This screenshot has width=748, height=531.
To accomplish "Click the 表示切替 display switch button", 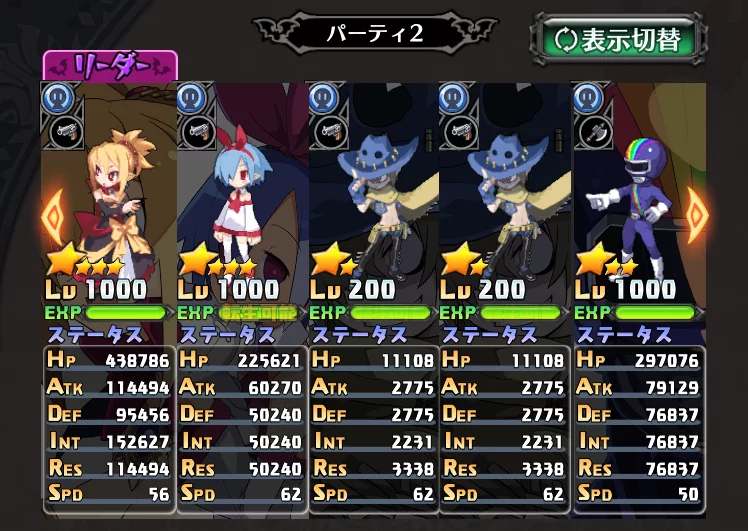I will tap(618, 39).
